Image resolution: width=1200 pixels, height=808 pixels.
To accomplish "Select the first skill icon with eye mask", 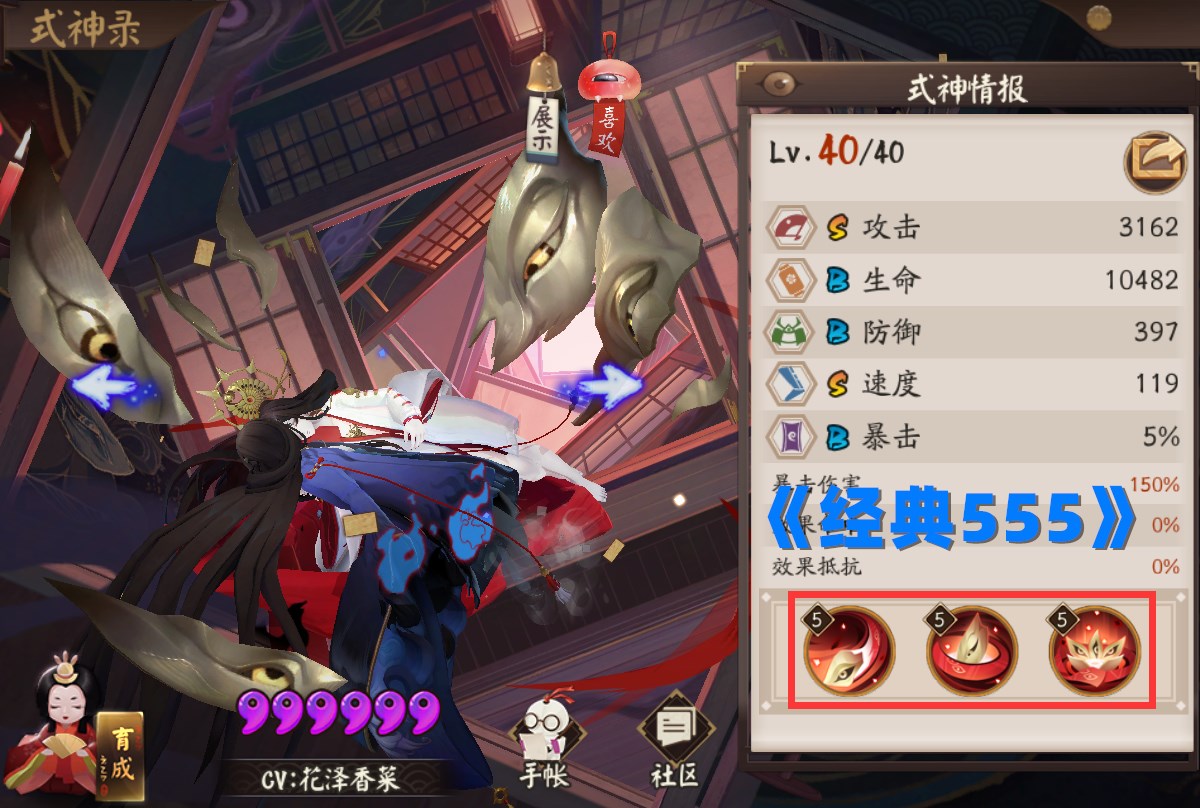I will coord(849,651).
